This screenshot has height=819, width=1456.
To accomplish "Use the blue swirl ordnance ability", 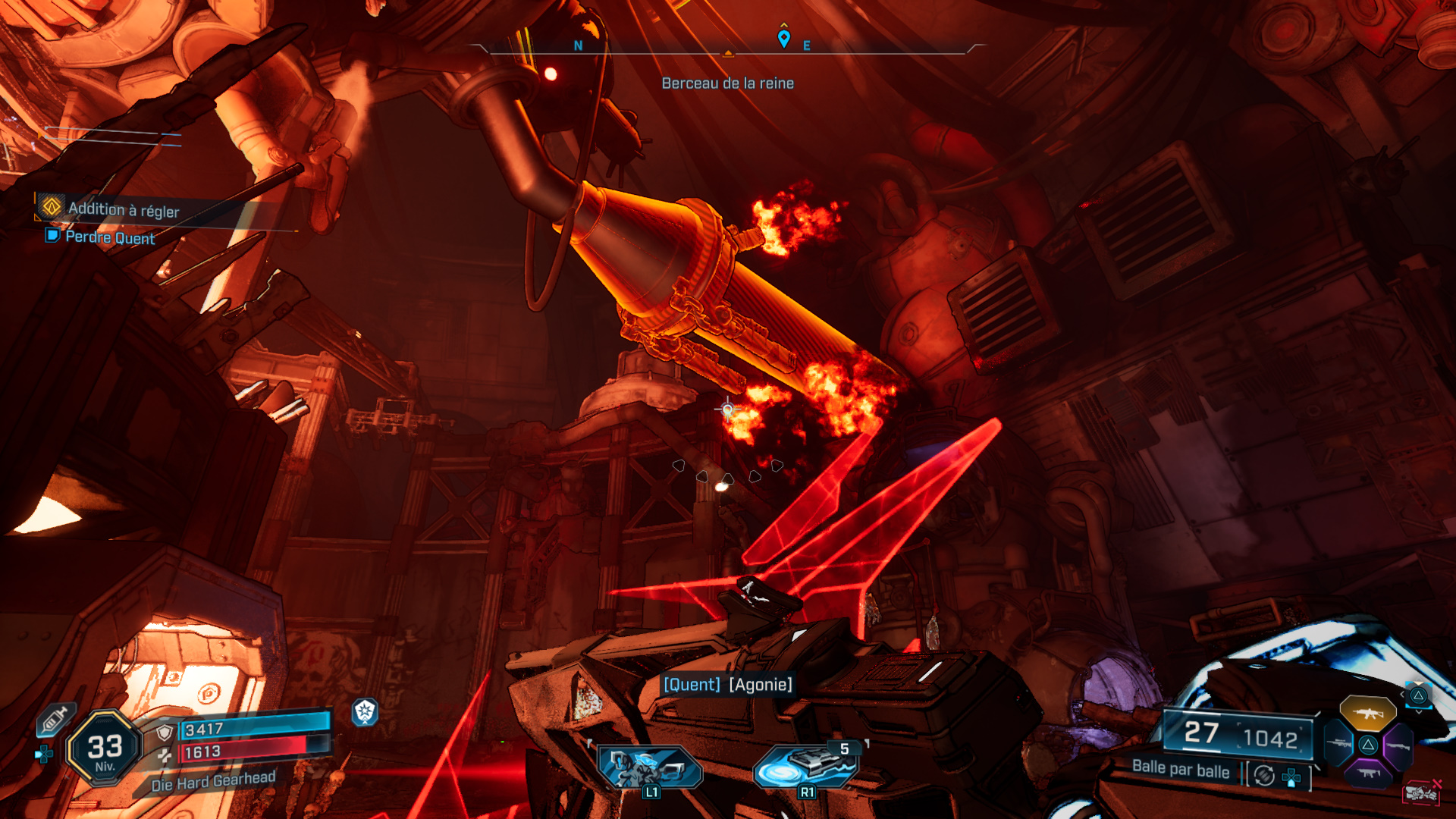I will pos(806,766).
